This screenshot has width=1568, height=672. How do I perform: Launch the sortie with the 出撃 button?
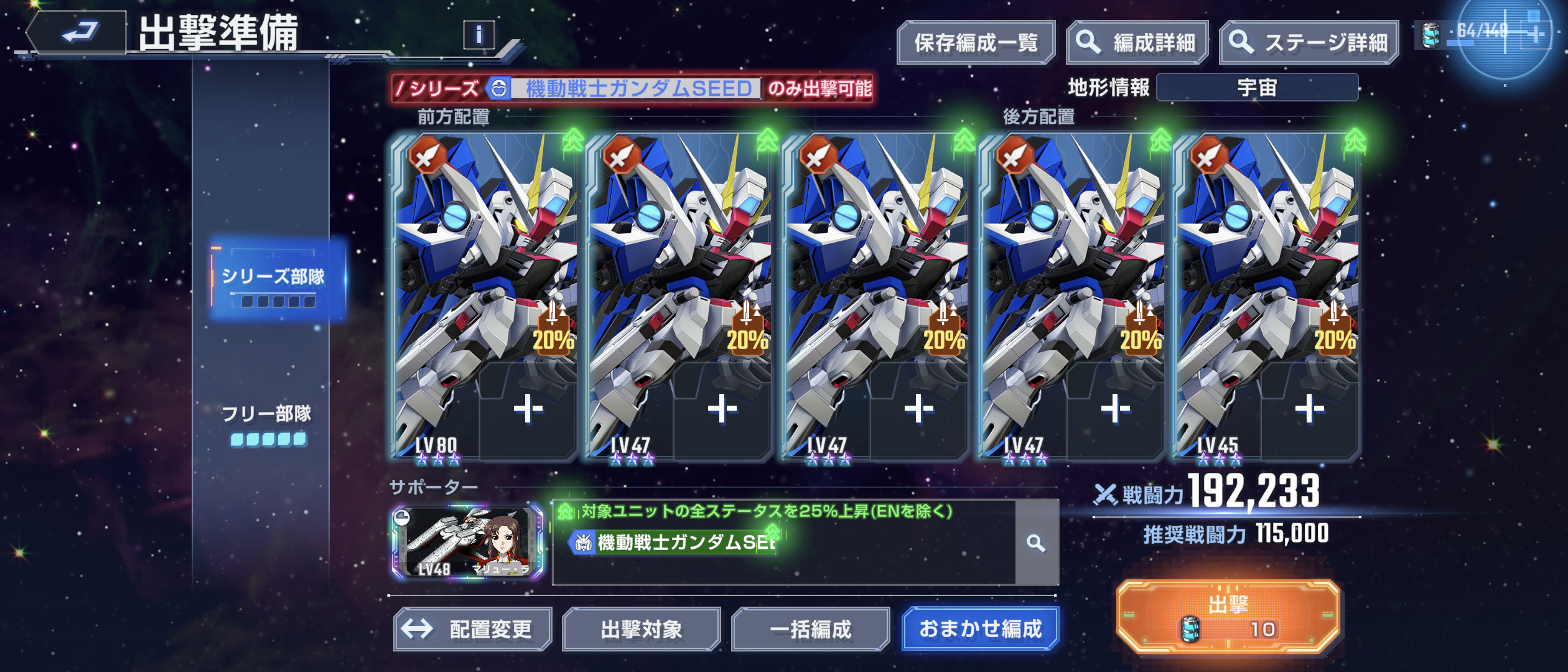tap(1228, 616)
